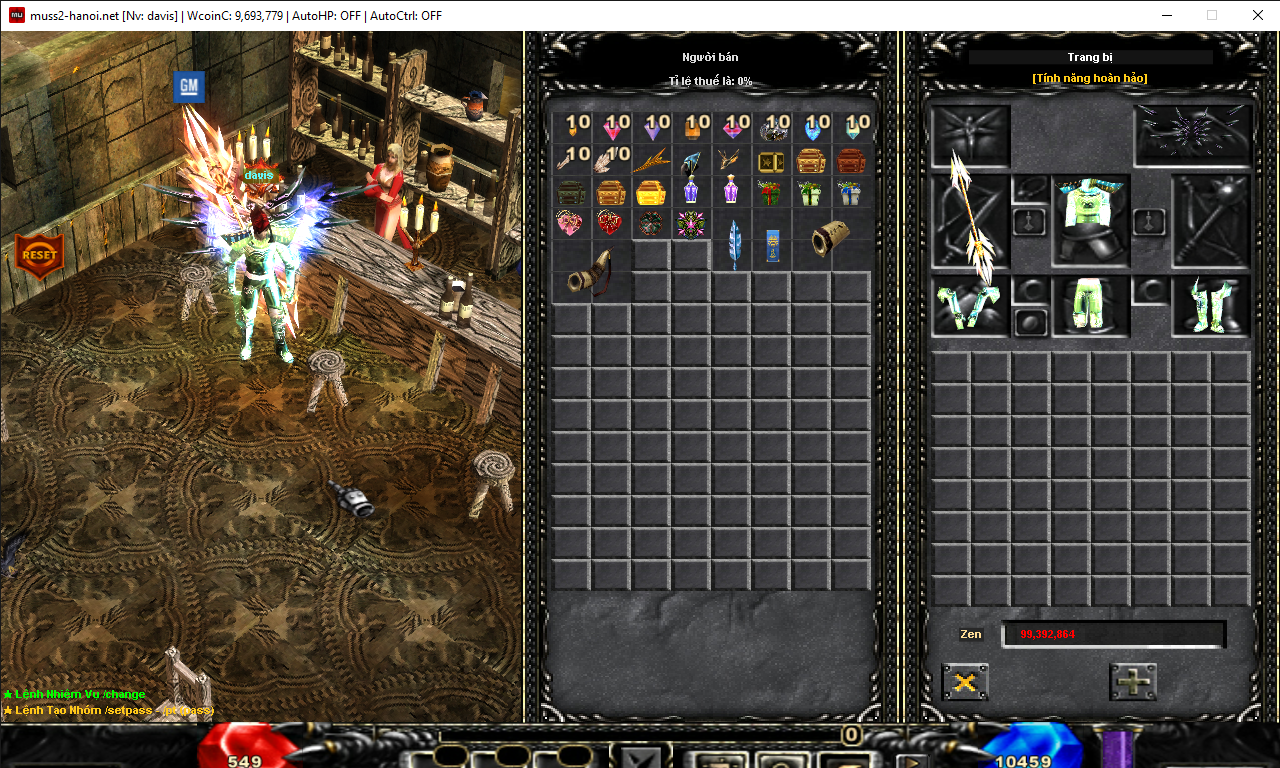Open the RESET shield button
Viewport: 1280px width, 768px height.
coord(39,255)
